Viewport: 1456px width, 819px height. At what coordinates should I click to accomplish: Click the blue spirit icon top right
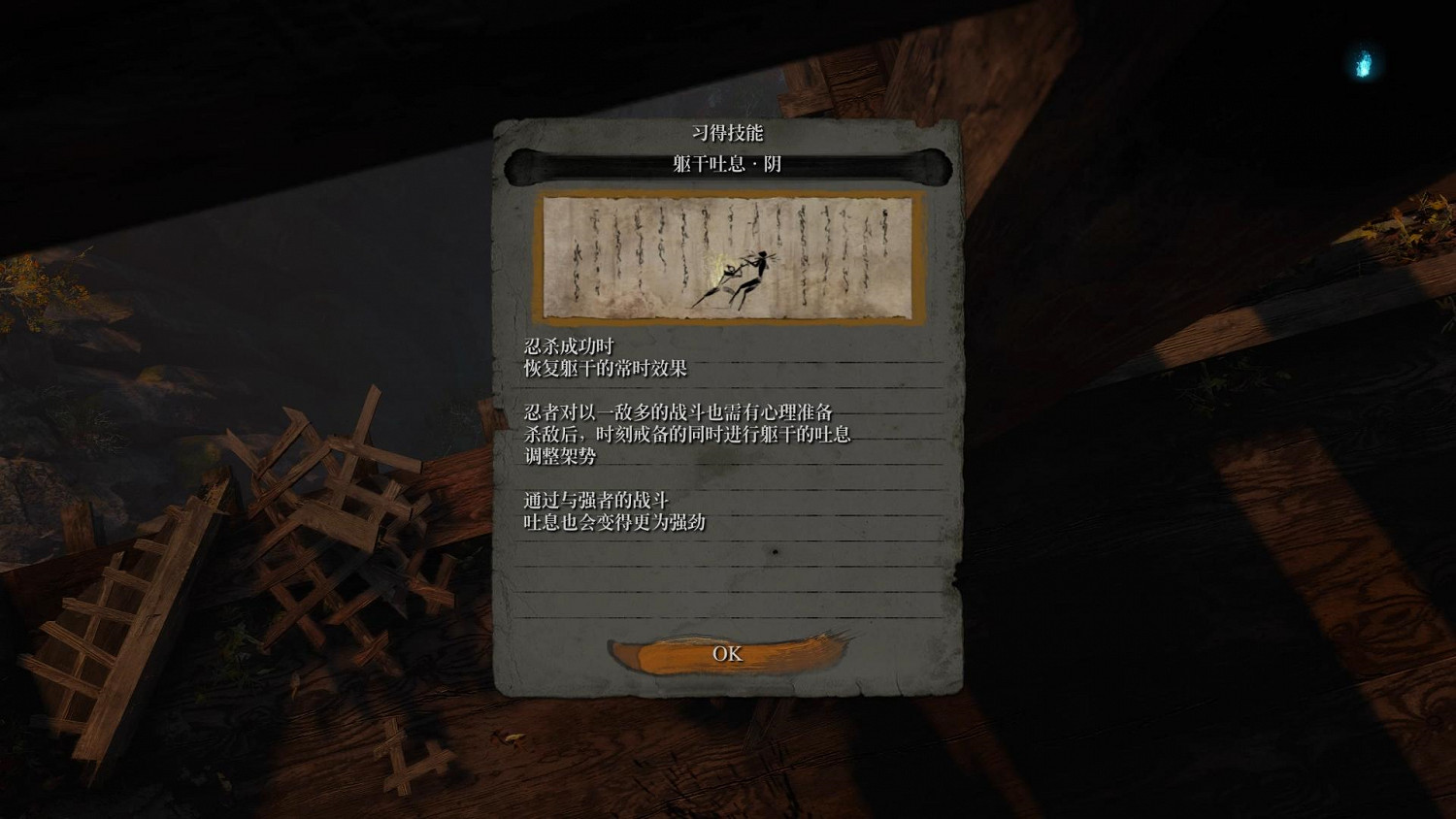tap(1363, 63)
